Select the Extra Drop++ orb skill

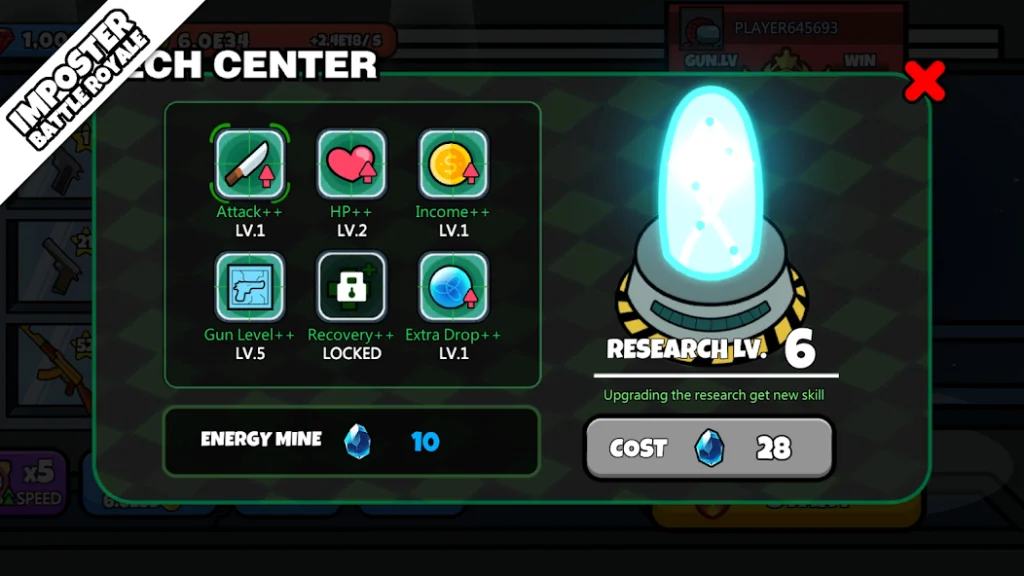(453, 287)
